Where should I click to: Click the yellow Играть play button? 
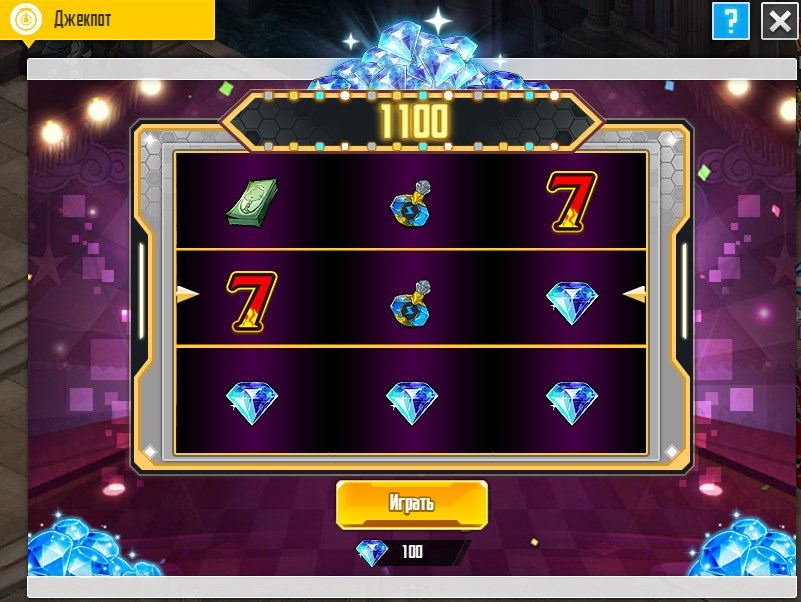(x=411, y=503)
